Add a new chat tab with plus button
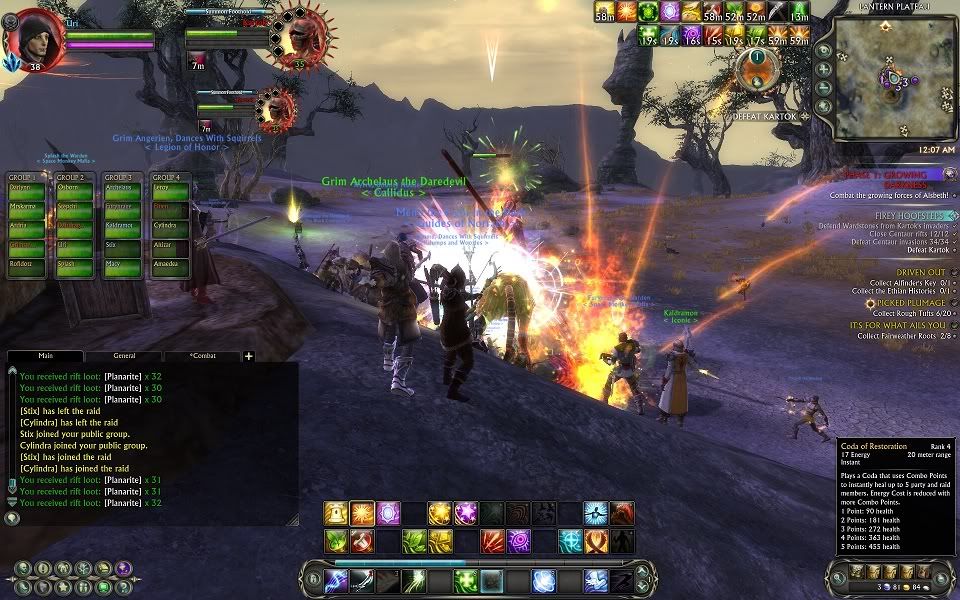This screenshot has width=960, height=600. (249, 355)
